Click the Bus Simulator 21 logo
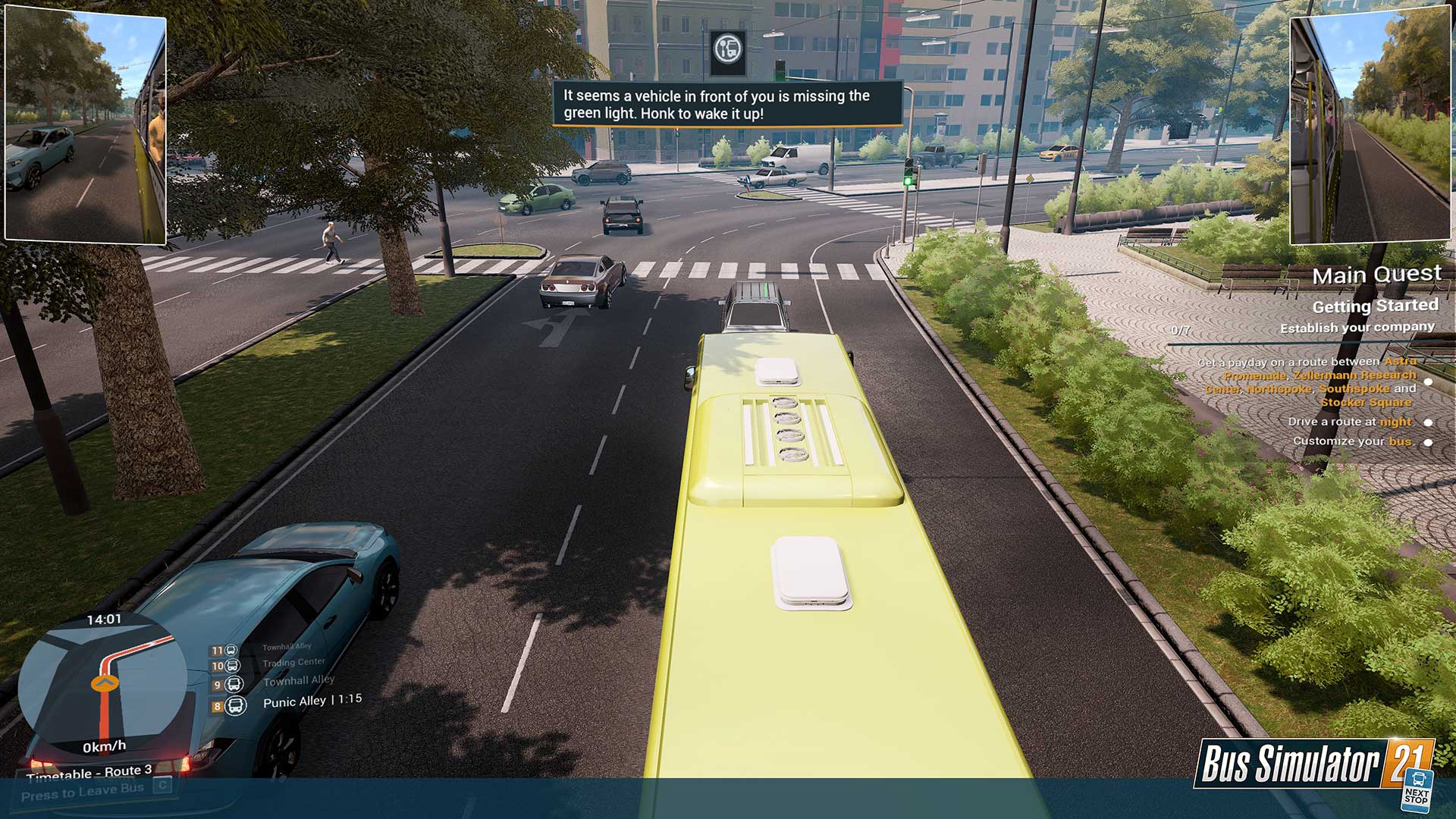The width and height of the screenshot is (1456, 819). [x=1313, y=764]
